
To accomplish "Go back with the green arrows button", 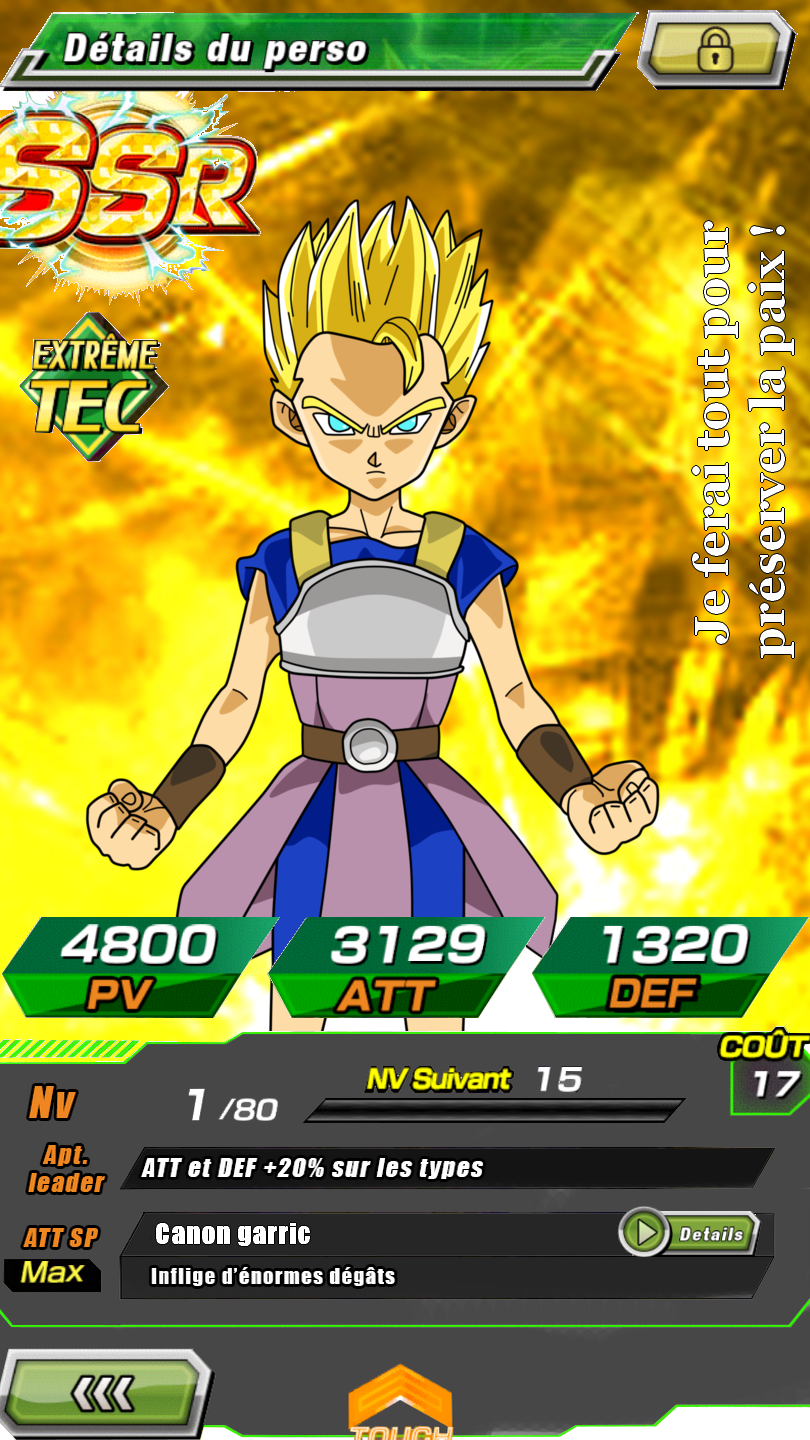I will point(105,1394).
